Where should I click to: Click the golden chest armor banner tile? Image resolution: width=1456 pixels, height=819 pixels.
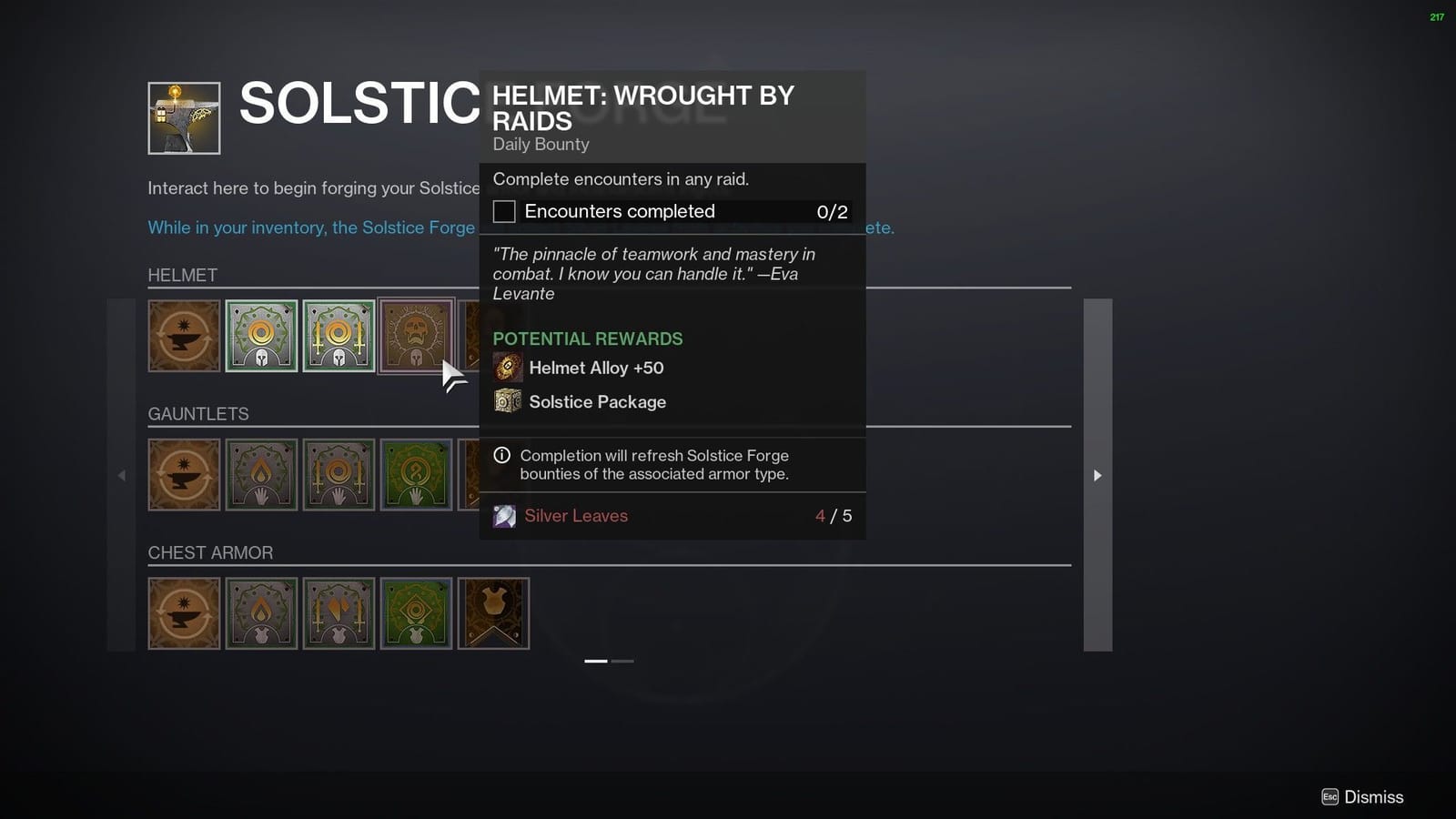493,612
